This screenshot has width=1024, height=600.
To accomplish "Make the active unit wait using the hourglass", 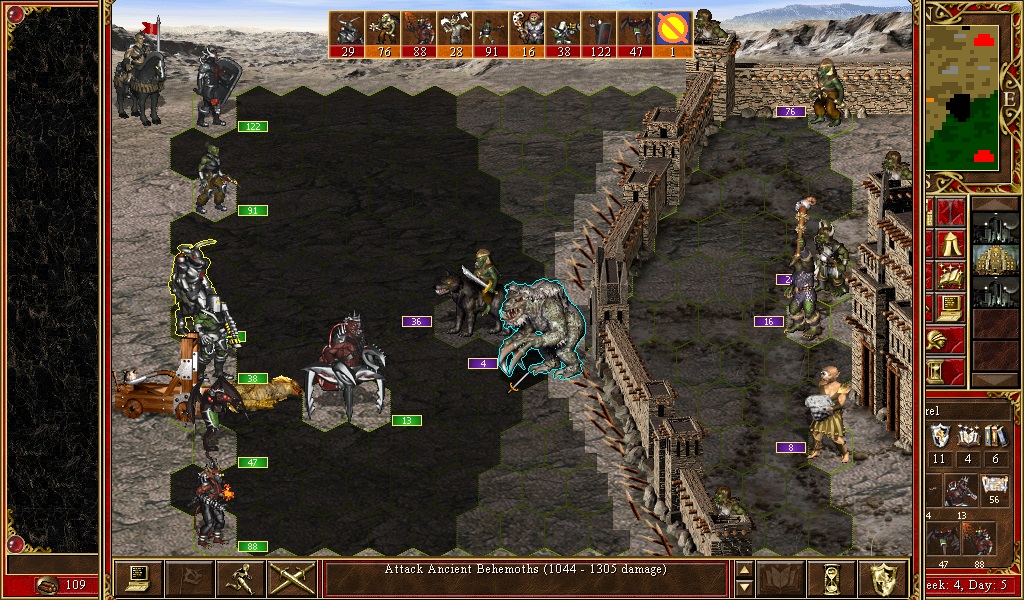I will tap(832, 578).
